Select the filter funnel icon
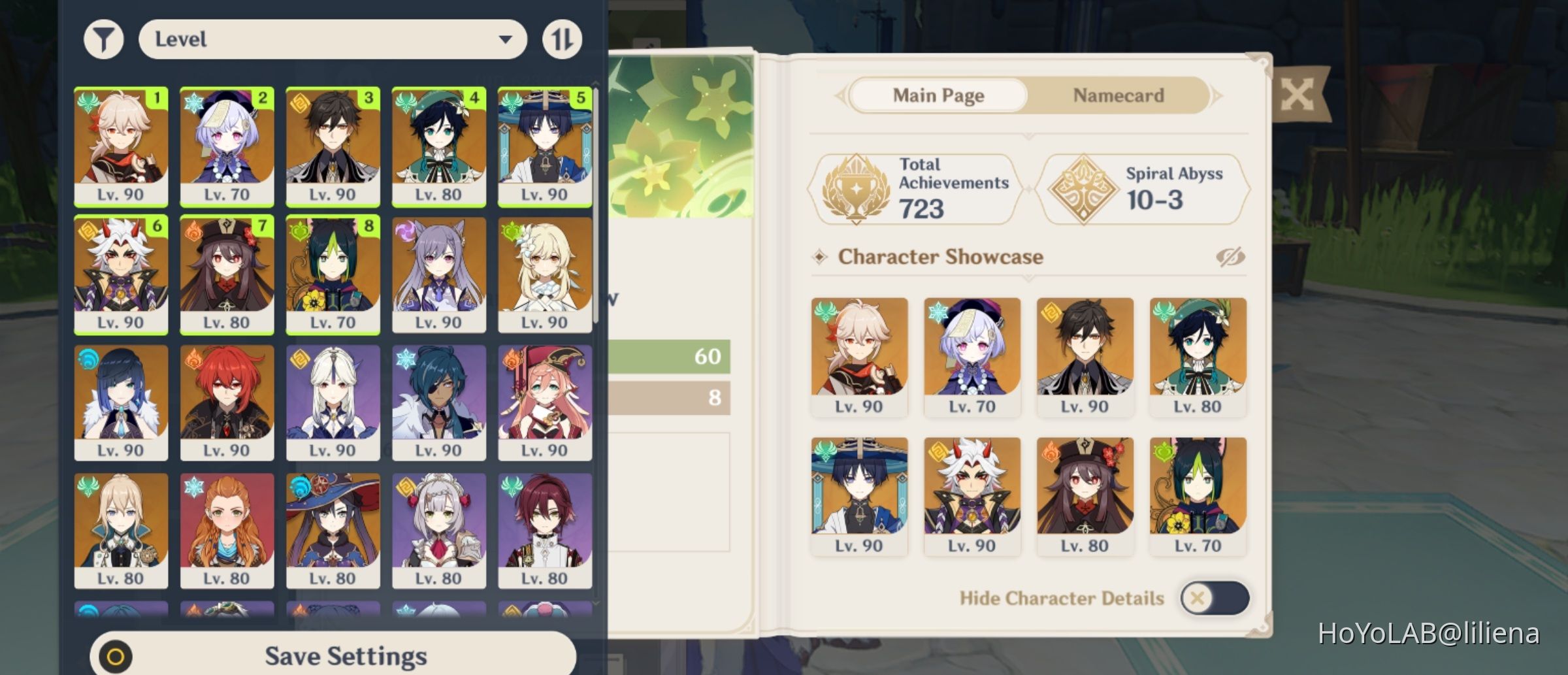 click(x=102, y=39)
